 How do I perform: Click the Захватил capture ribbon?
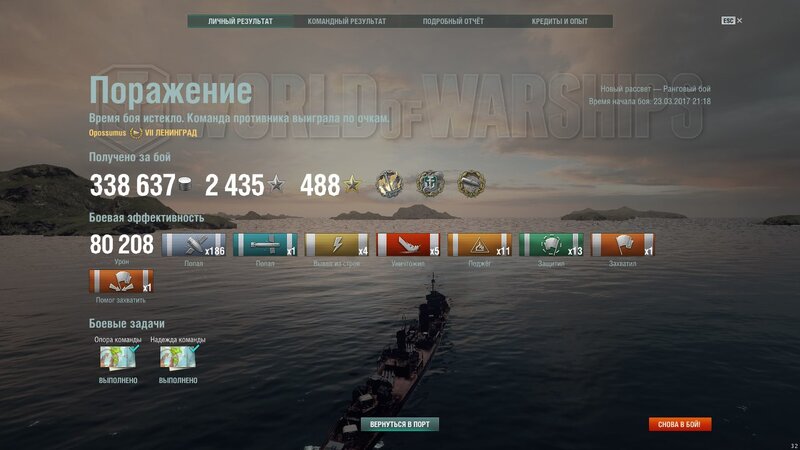(x=623, y=245)
